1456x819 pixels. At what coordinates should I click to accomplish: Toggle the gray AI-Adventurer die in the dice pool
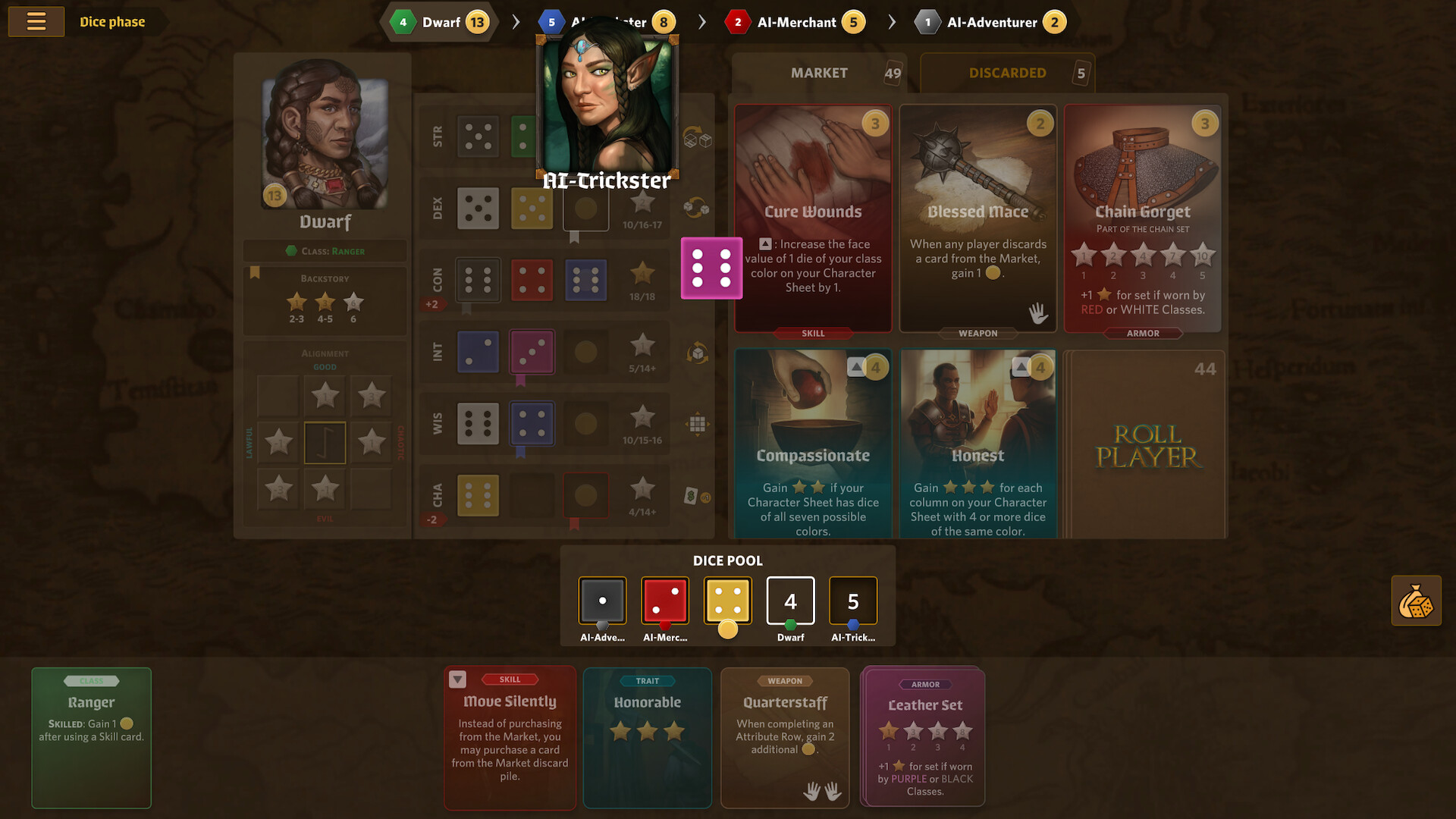602,601
